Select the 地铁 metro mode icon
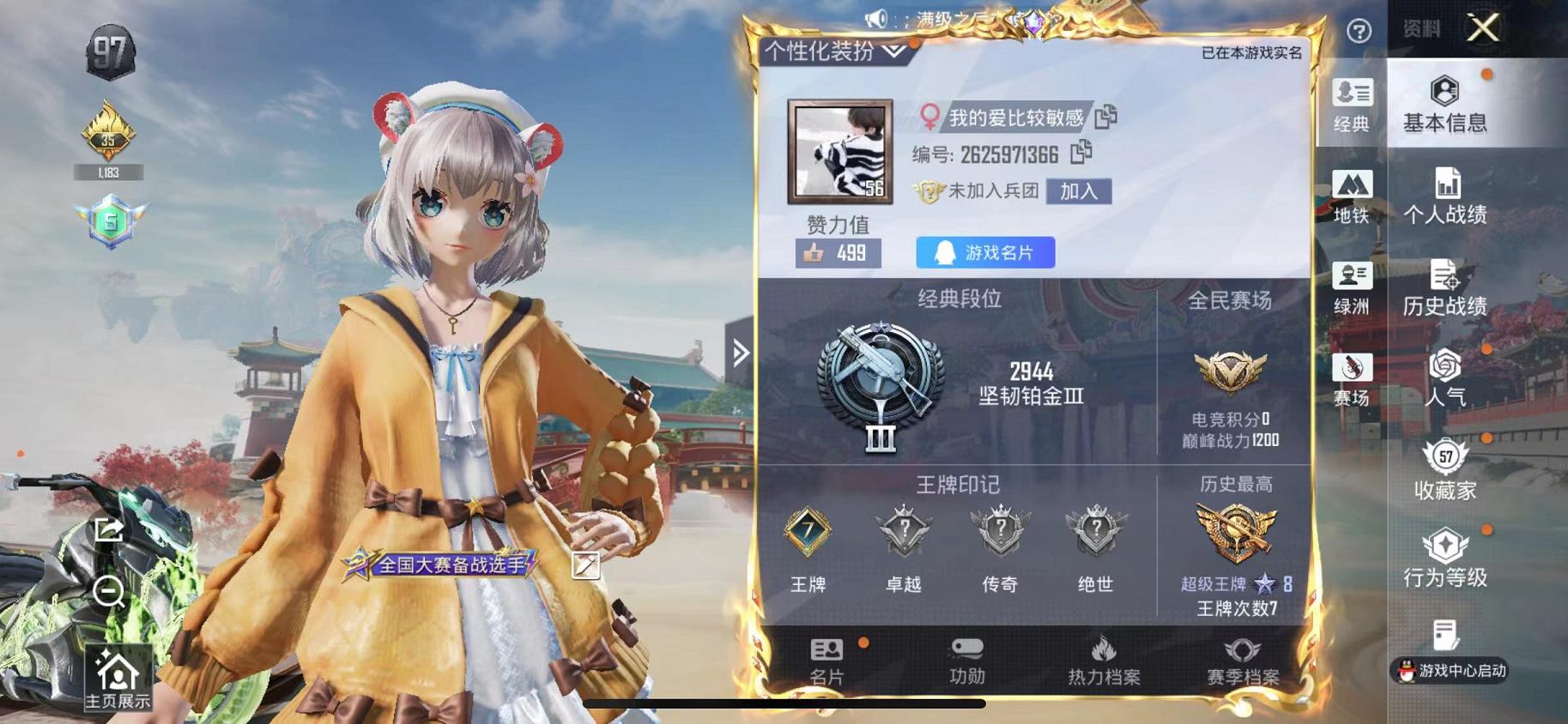This screenshot has width=1568, height=724. point(1353,195)
